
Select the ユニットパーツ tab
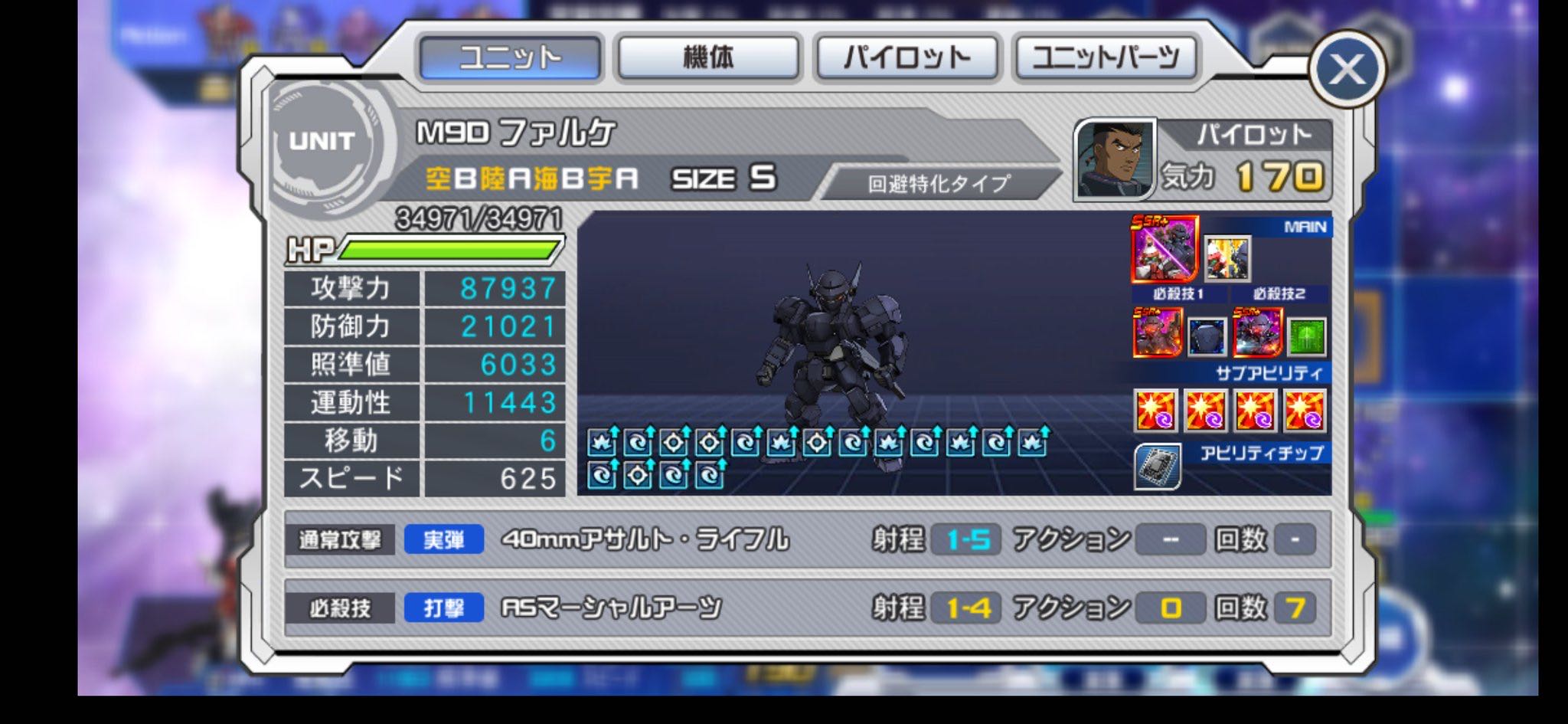click(x=1106, y=57)
